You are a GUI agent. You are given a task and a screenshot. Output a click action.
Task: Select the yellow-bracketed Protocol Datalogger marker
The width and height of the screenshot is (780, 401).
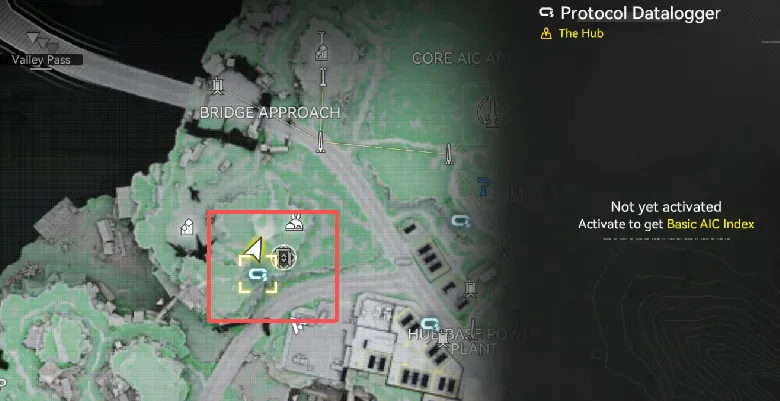coord(258,272)
